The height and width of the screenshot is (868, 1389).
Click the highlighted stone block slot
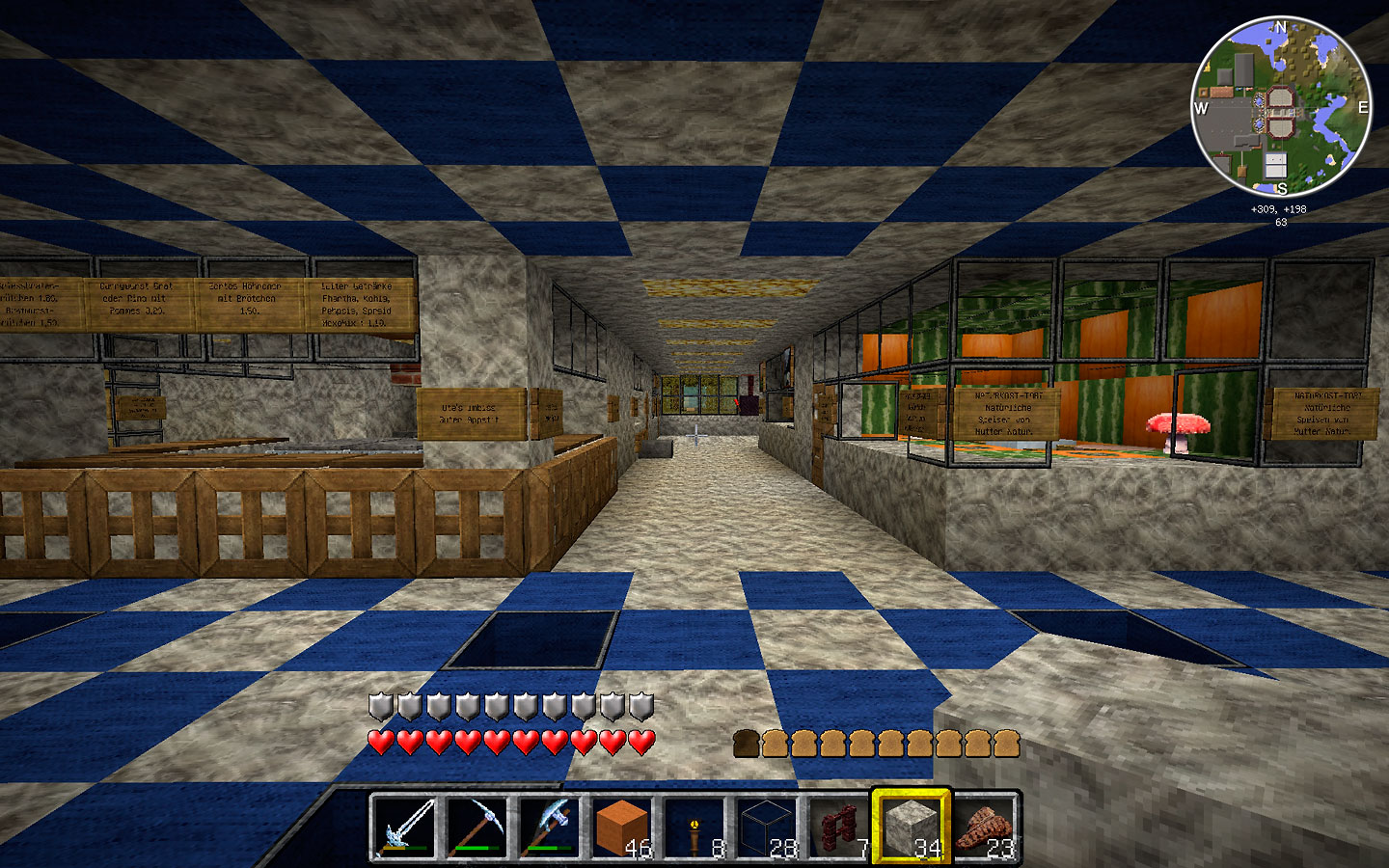click(x=912, y=827)
